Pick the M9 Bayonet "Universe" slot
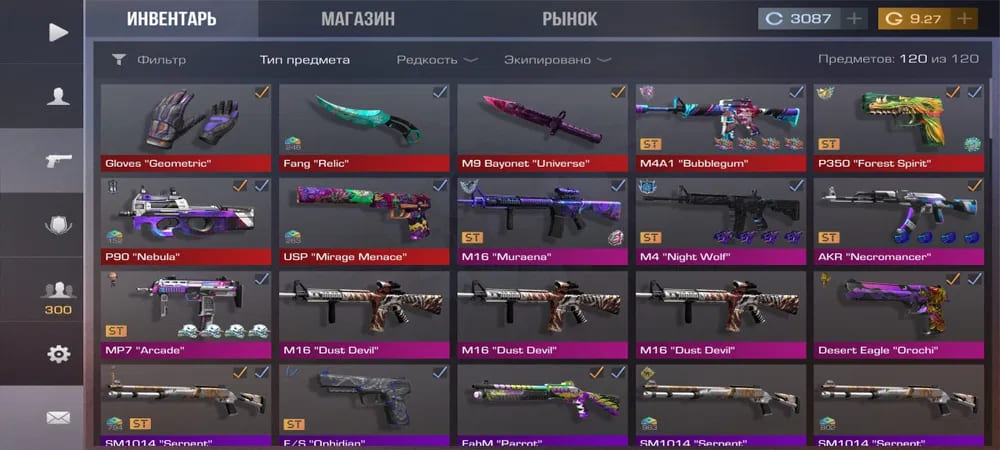 [543, 127]
